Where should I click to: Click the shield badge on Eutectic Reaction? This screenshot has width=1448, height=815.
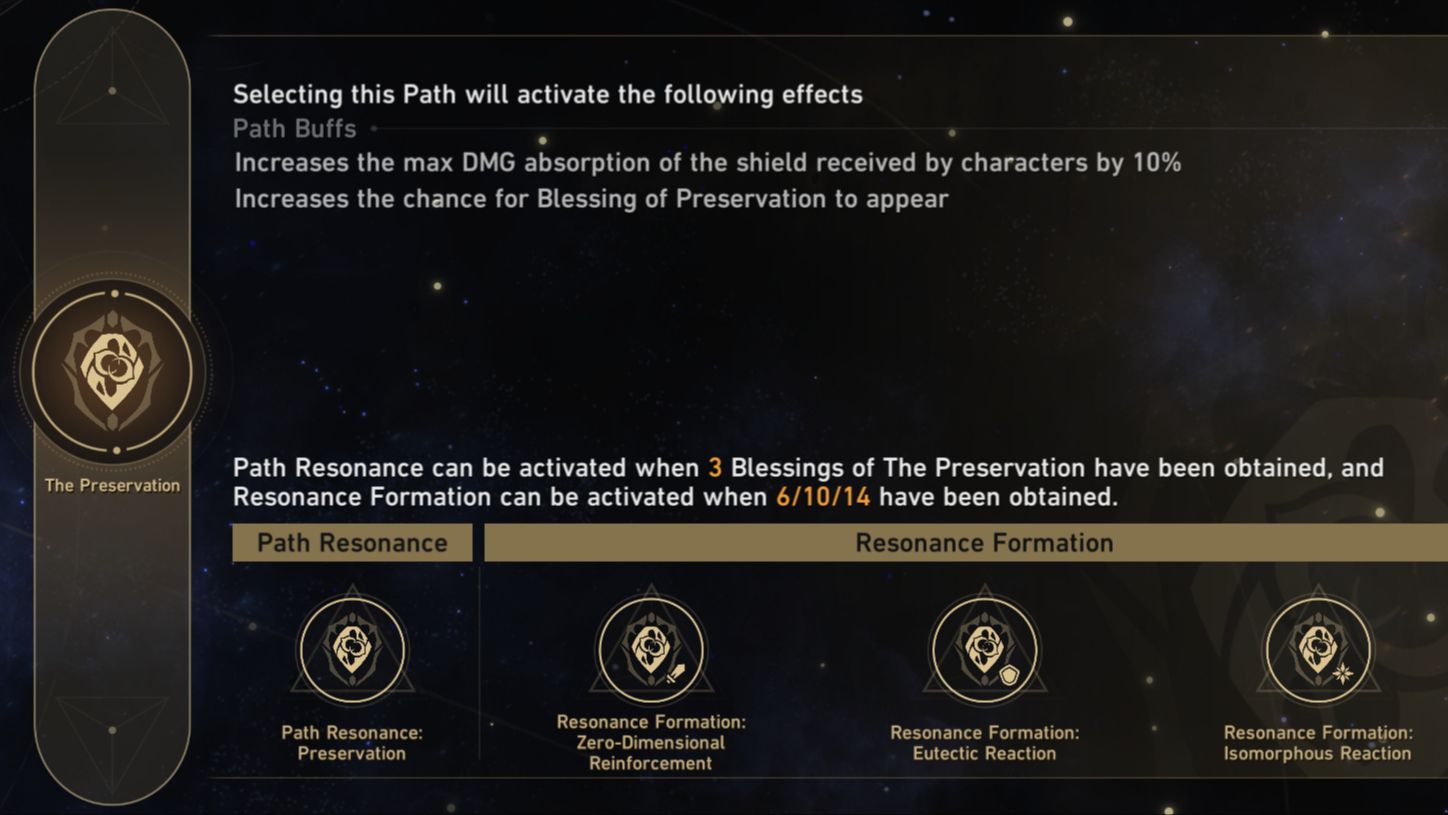[1009, 673]
